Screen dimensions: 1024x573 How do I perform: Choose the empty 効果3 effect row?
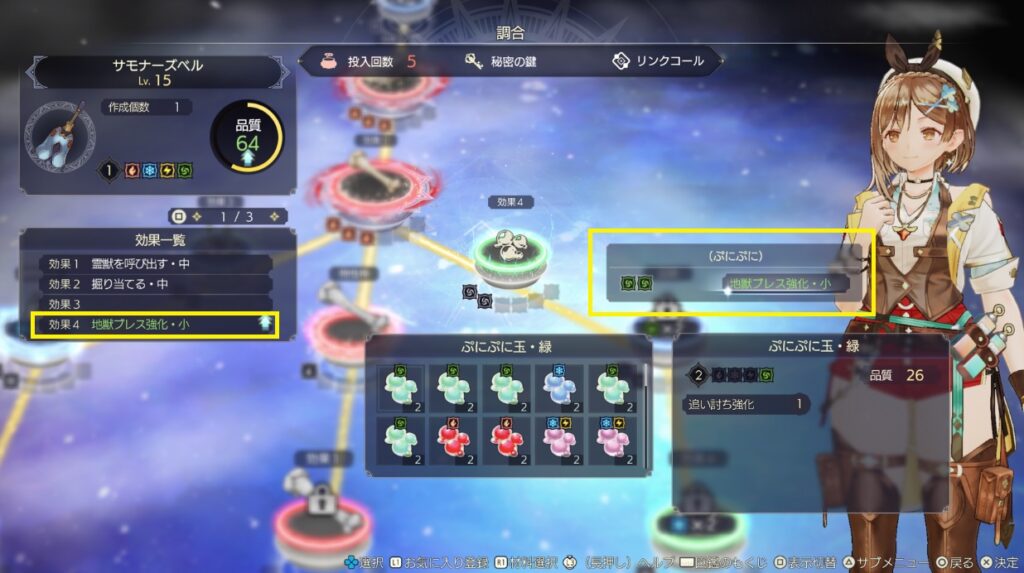click(155, 304)
